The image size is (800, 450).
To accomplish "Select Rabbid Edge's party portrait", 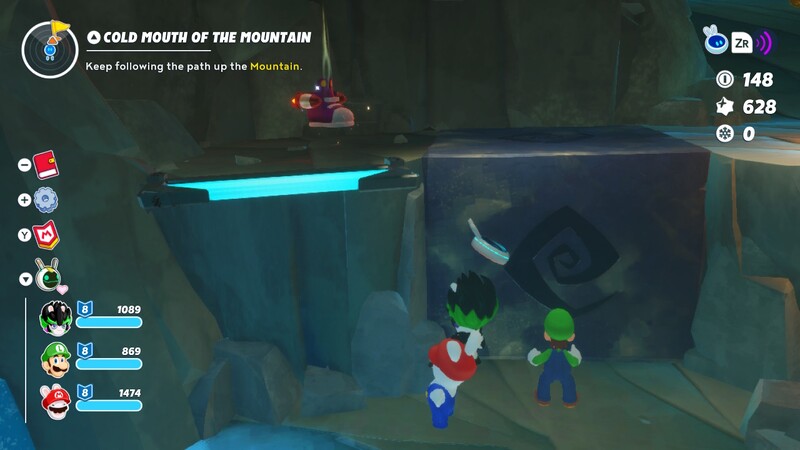I will (x=54, y=318).
